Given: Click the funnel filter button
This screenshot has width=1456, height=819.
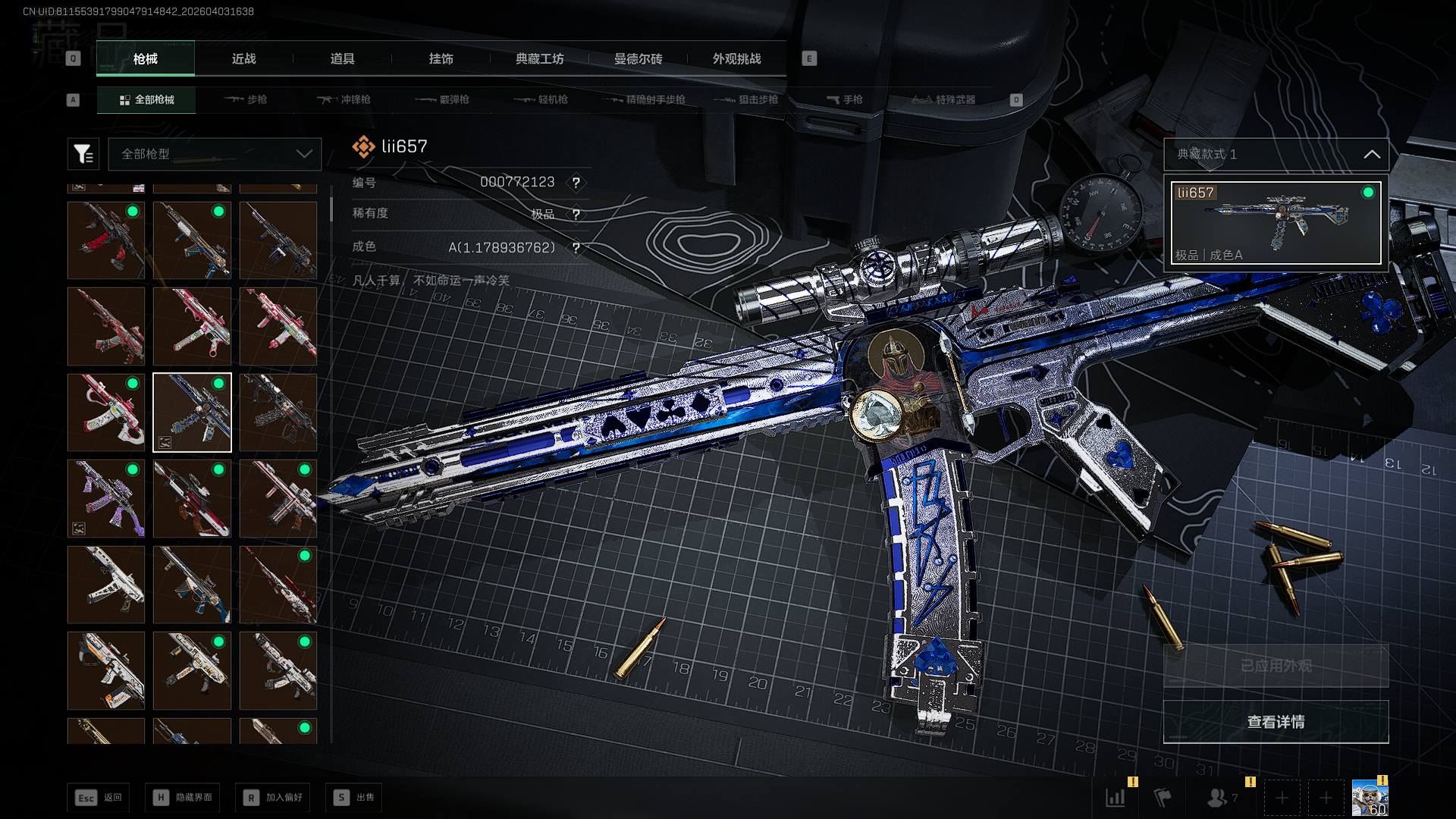Looking at the screenshot, I should (83, 154).
